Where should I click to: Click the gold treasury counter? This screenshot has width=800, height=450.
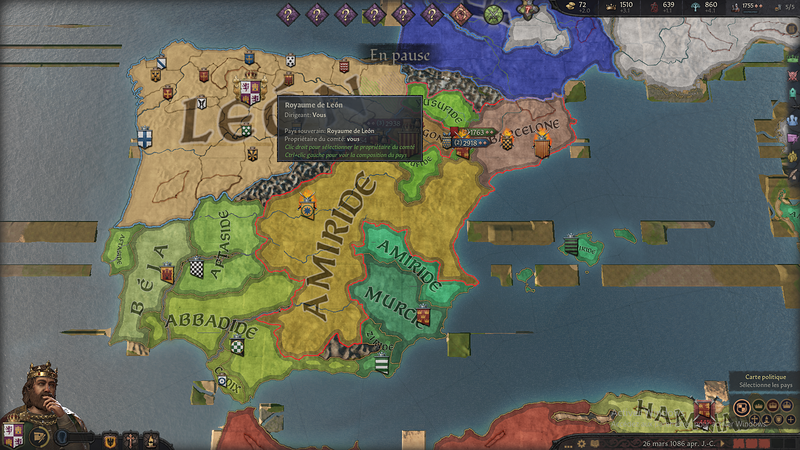(582, 8)
